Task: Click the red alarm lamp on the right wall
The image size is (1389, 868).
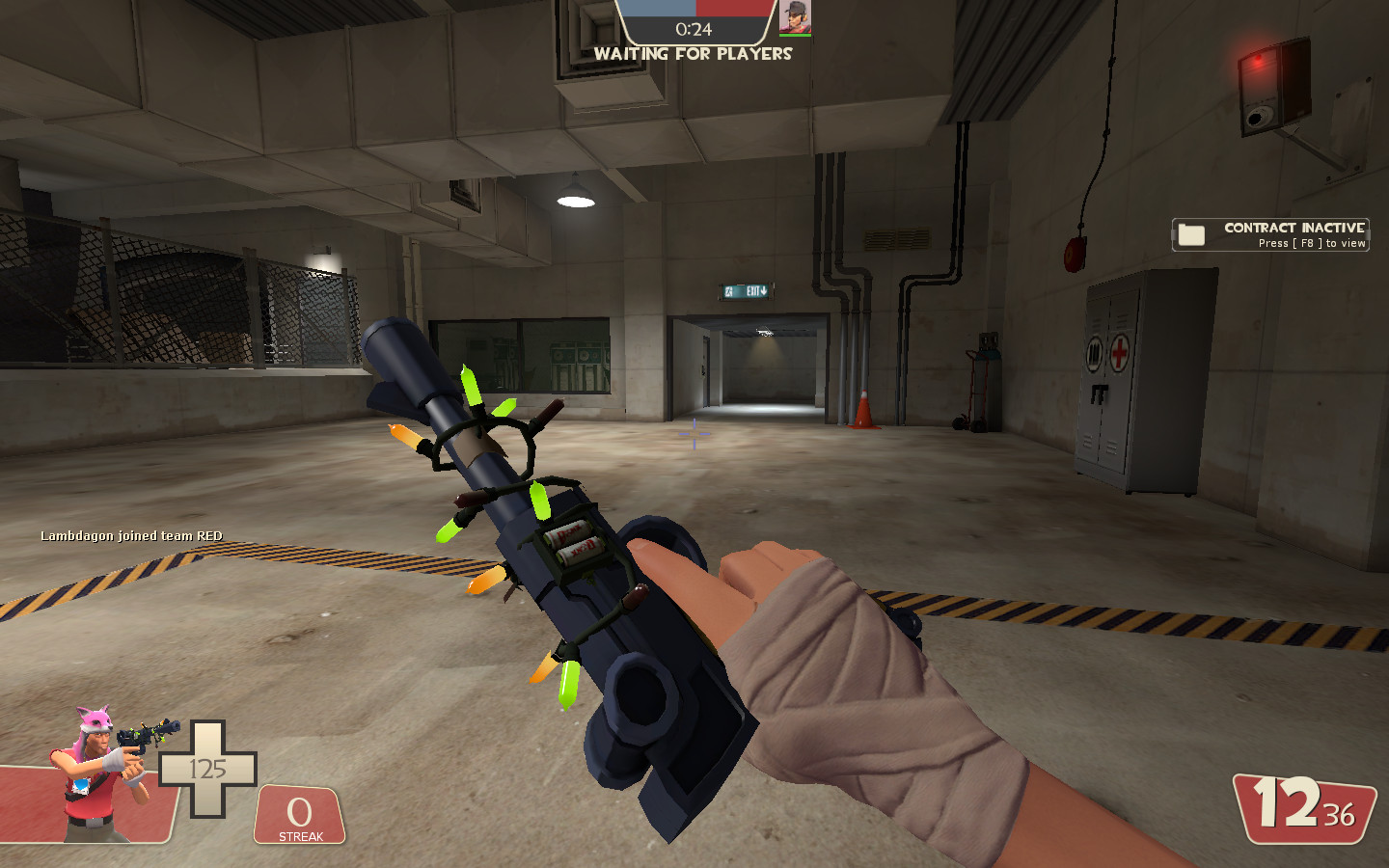Action: (x=1259, y=60)
